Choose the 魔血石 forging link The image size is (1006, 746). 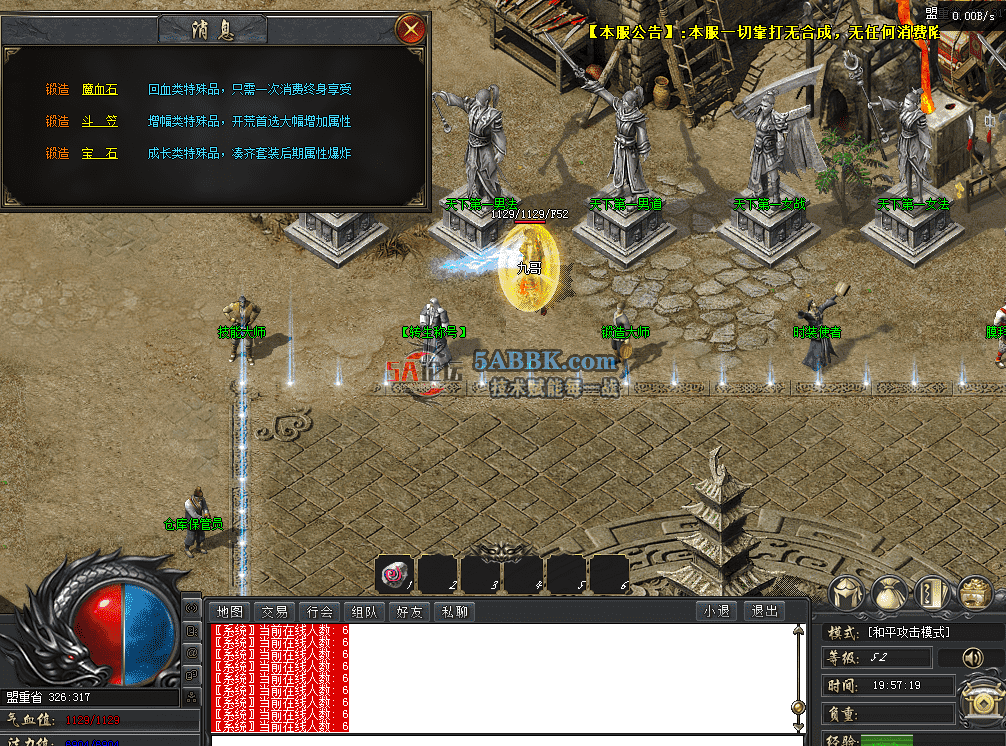point(100,90)
